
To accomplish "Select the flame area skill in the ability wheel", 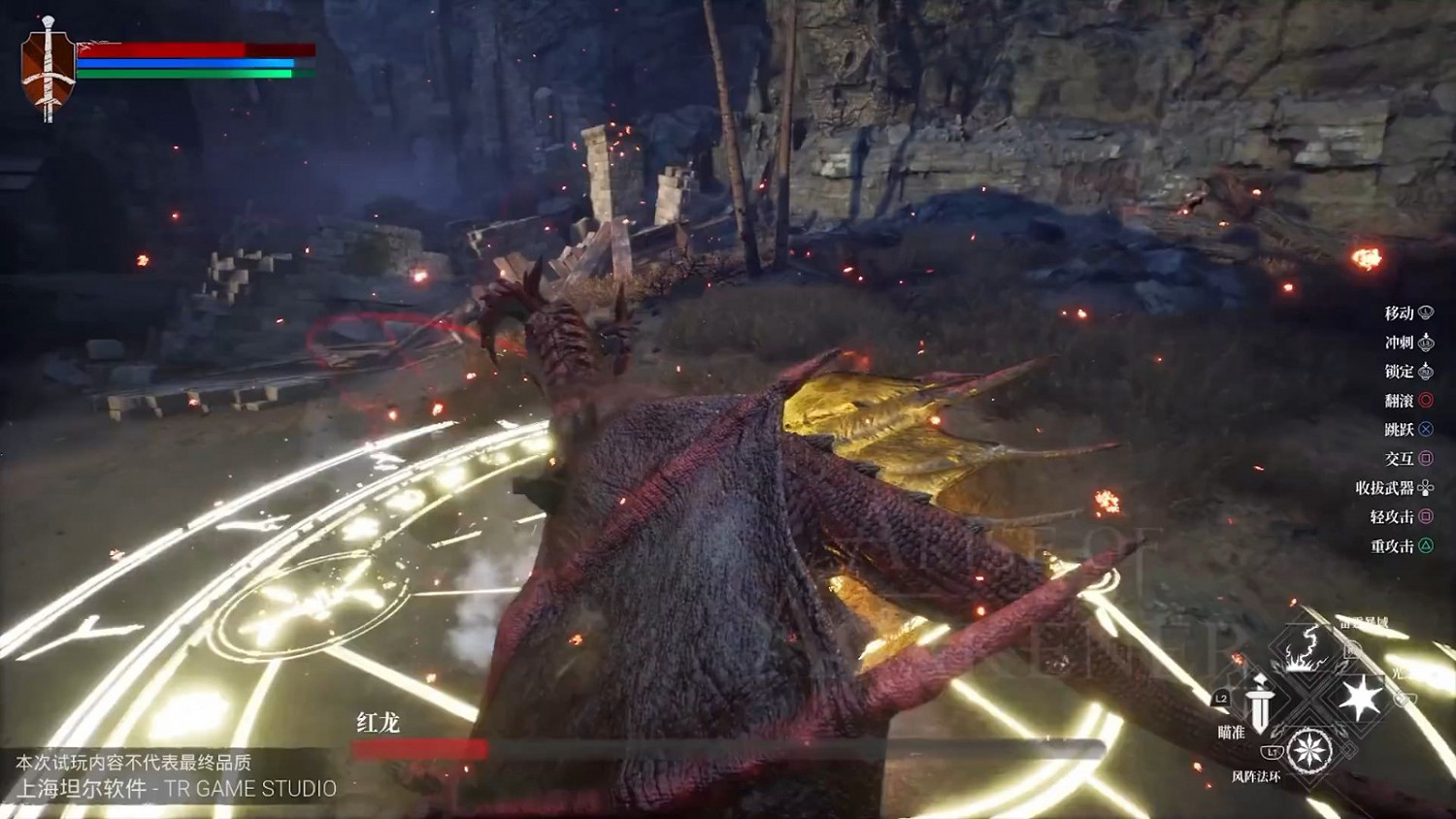I will tap(1304, 650).
